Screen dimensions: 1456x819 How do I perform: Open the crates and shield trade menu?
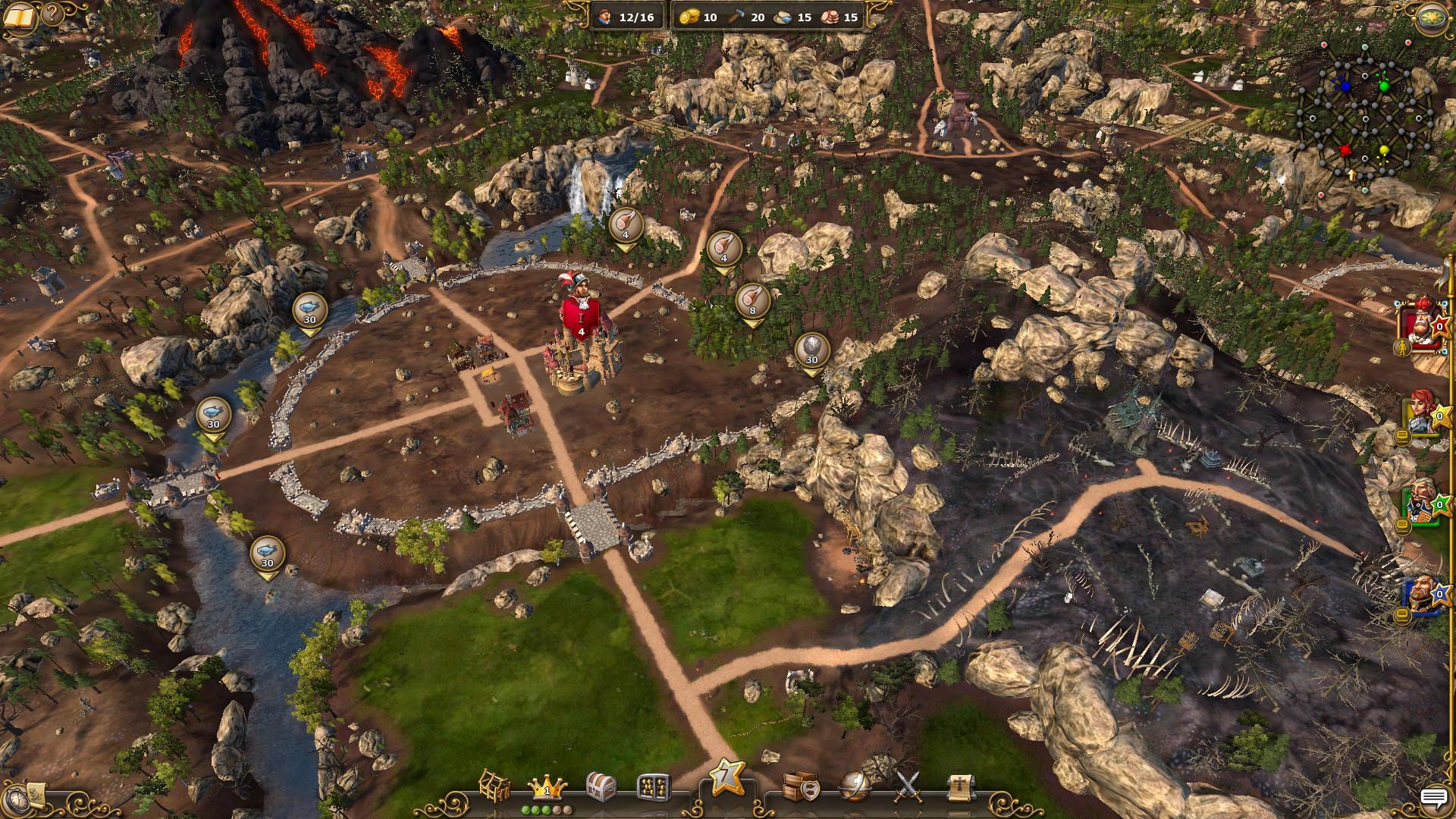click(x=799, y=787)
